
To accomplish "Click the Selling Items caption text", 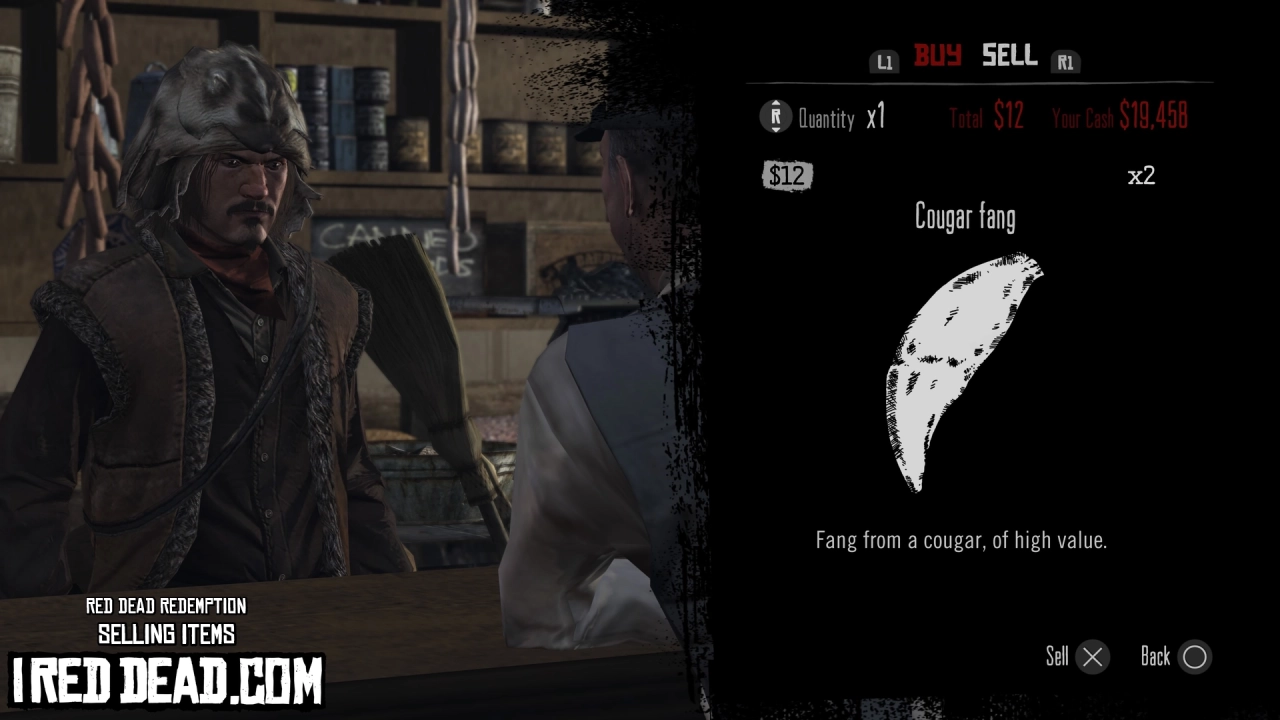I will [167, 634].
